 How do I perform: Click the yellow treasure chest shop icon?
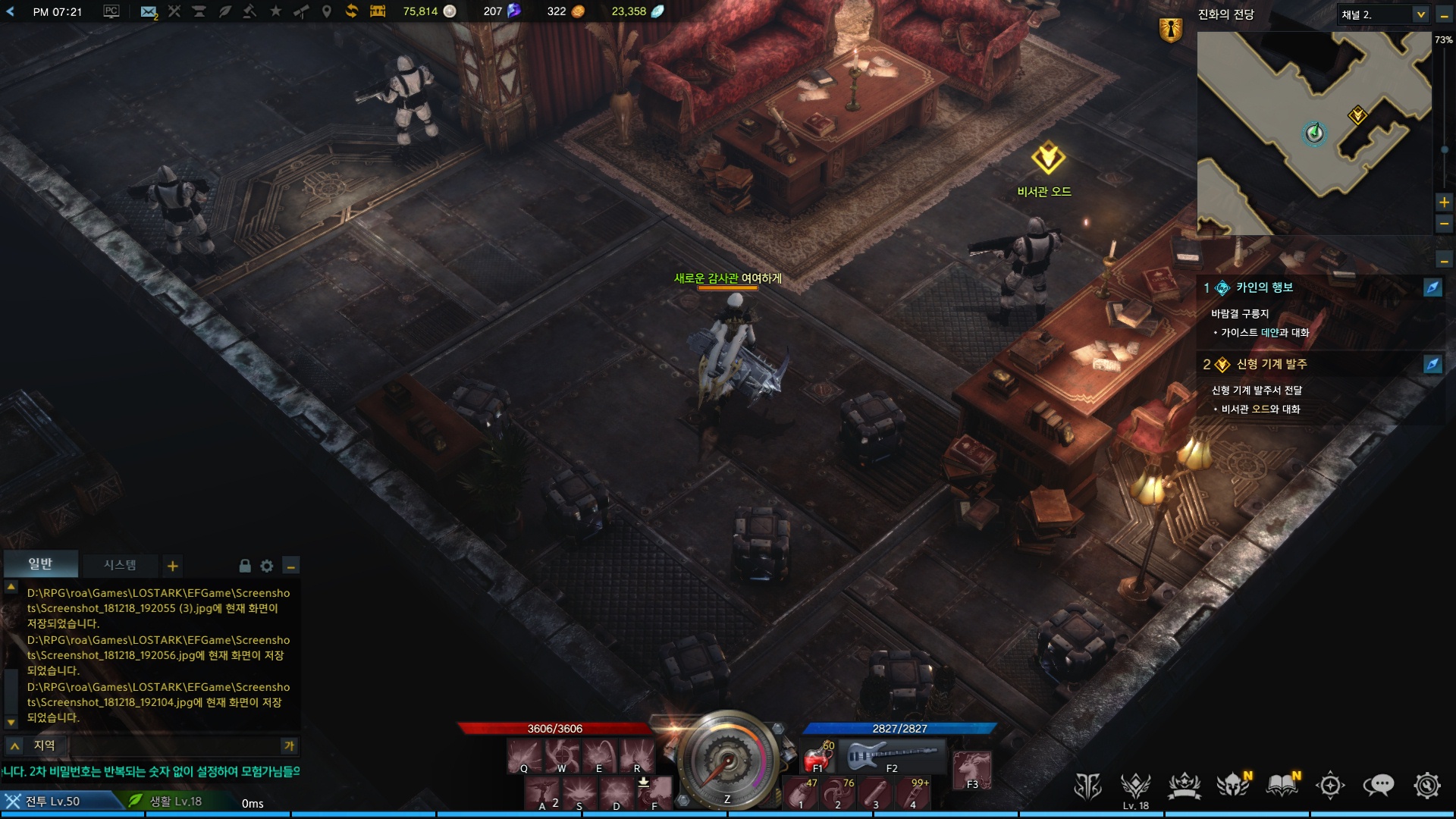click(x=378, y=11)
